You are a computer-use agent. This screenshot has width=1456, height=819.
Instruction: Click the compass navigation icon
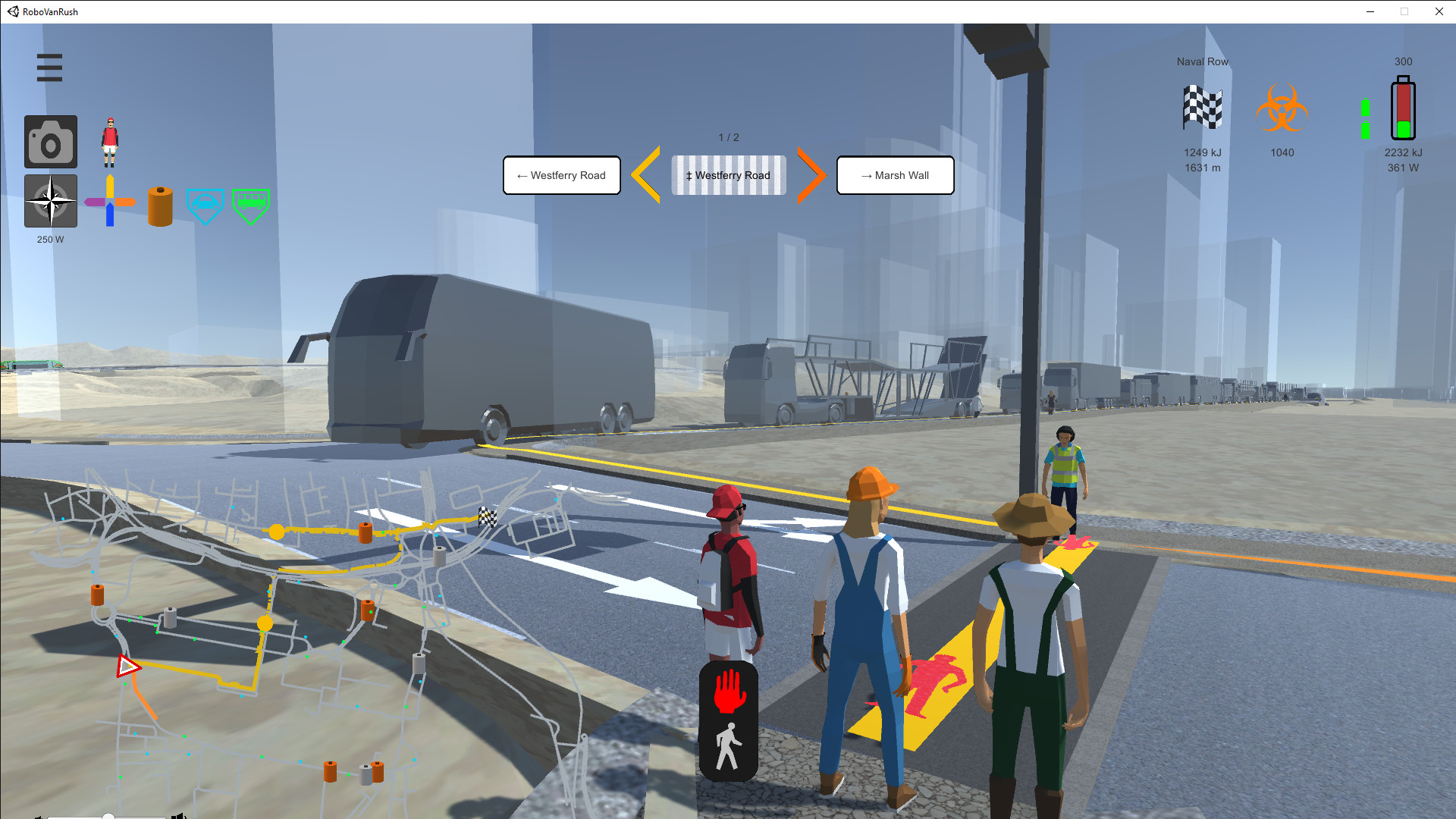point(50,201)
